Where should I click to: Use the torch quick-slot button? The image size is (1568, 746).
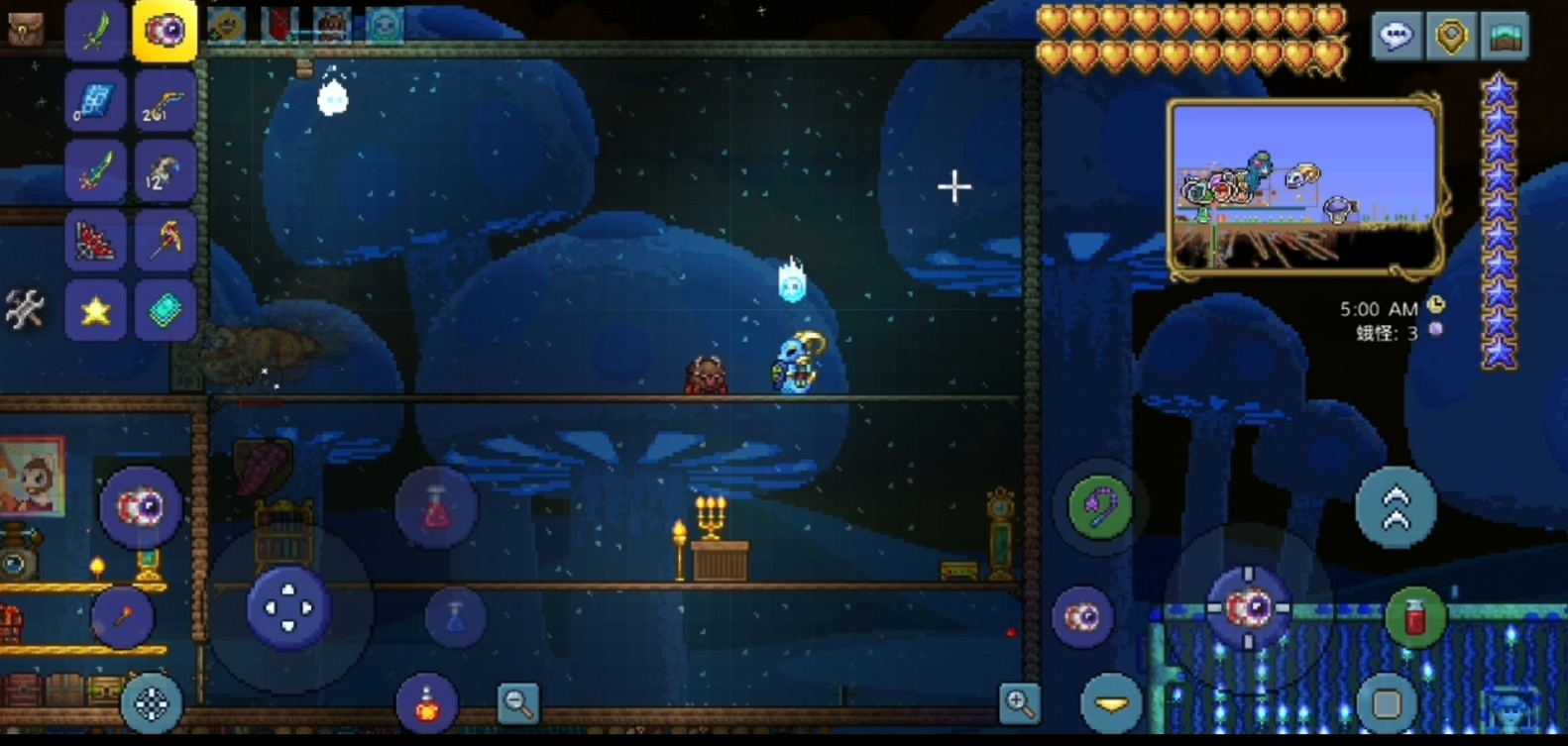(123, 617)
